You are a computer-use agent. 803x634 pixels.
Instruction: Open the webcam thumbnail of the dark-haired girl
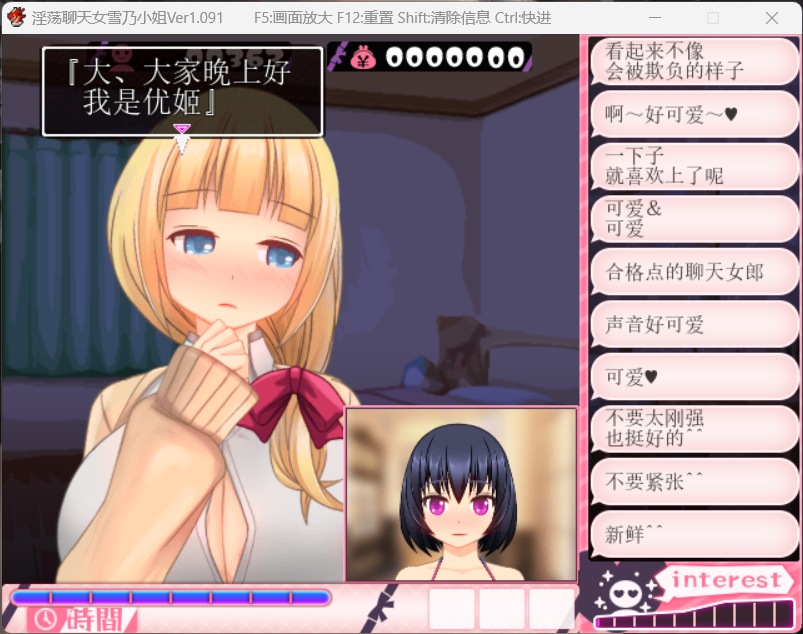pos(461,494)
